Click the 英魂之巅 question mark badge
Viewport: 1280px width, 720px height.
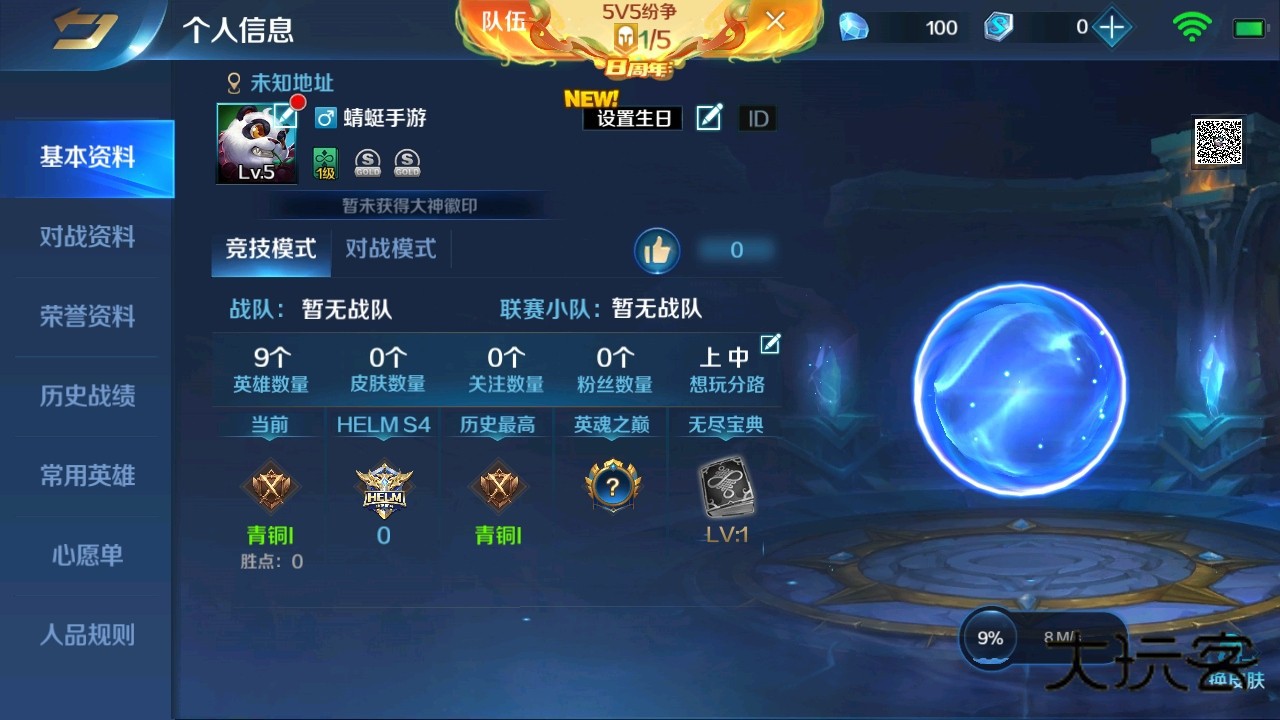[x=611, y=487]
